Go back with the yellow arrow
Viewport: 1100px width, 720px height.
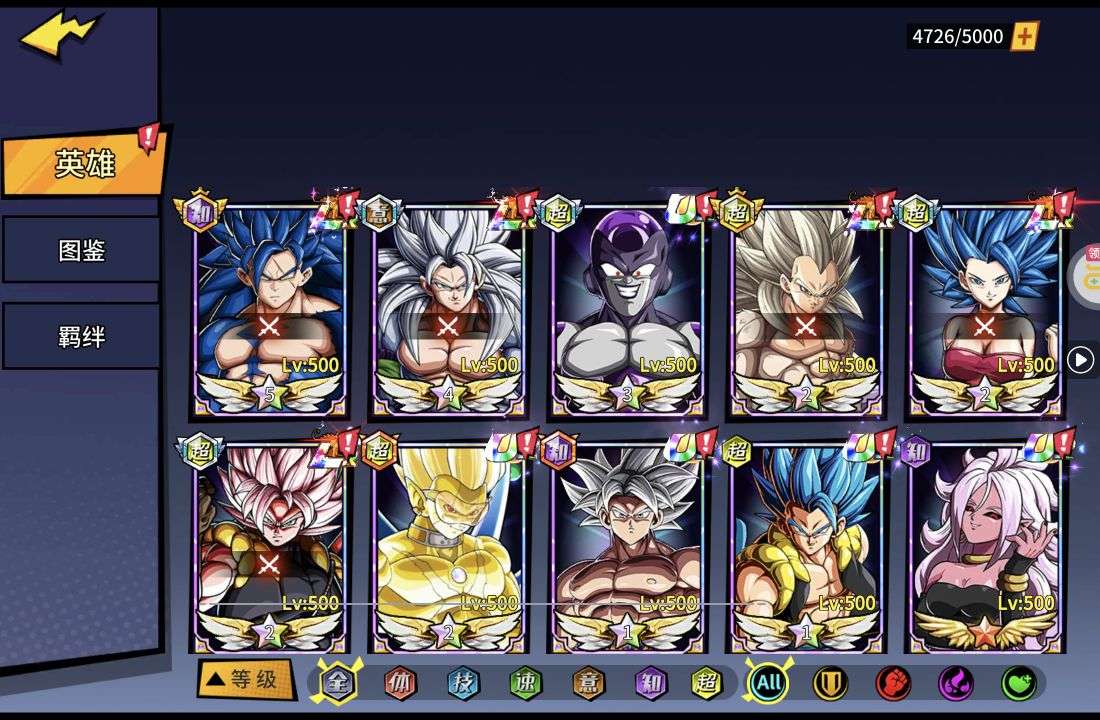pos(60,36)
